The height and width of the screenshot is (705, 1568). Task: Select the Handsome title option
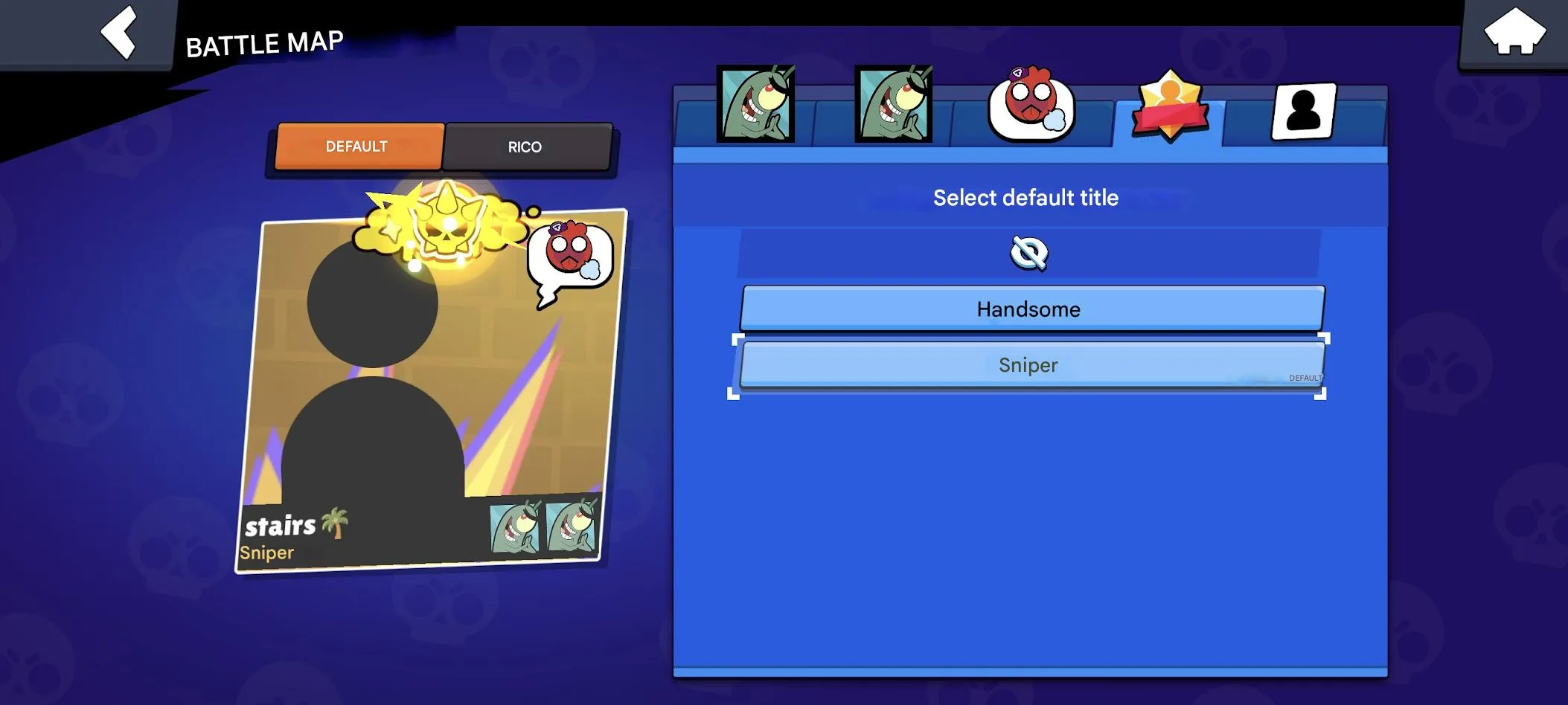(1028, 309)
